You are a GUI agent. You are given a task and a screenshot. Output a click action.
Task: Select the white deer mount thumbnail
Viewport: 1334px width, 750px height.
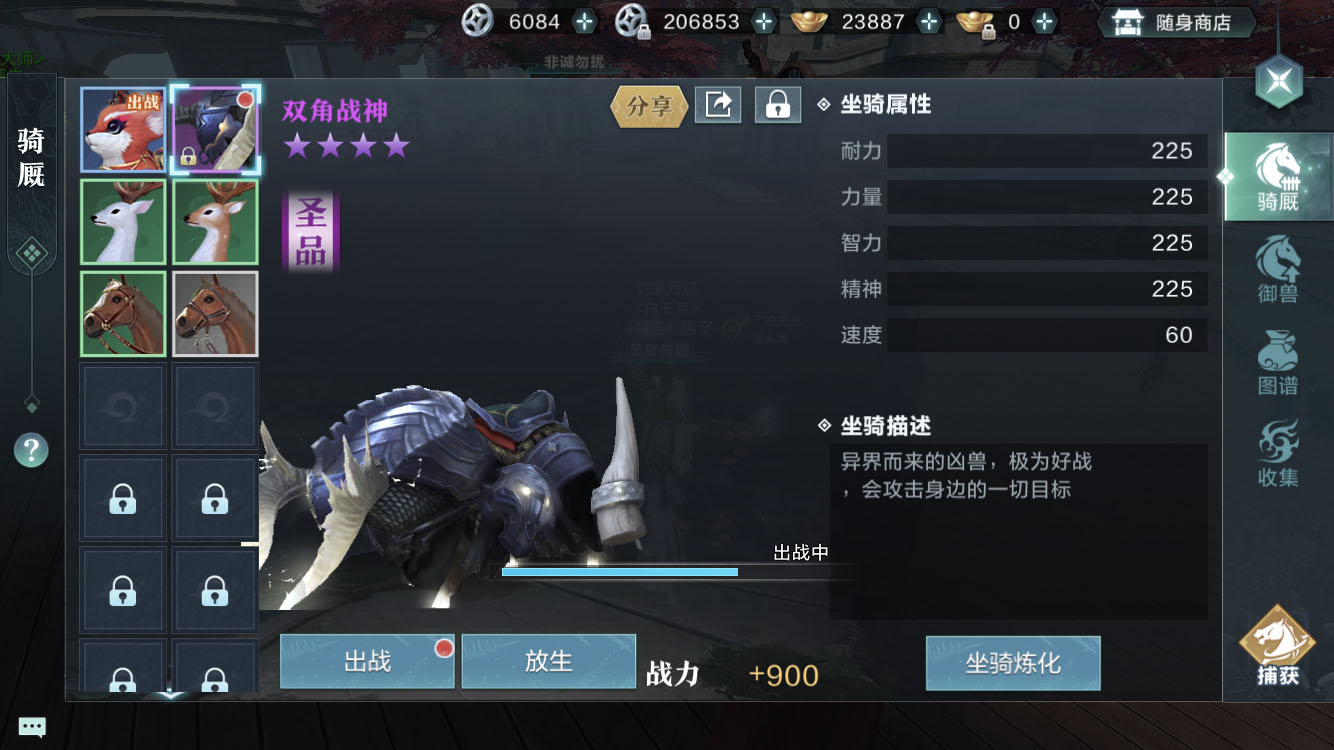[x=122, y=222]
